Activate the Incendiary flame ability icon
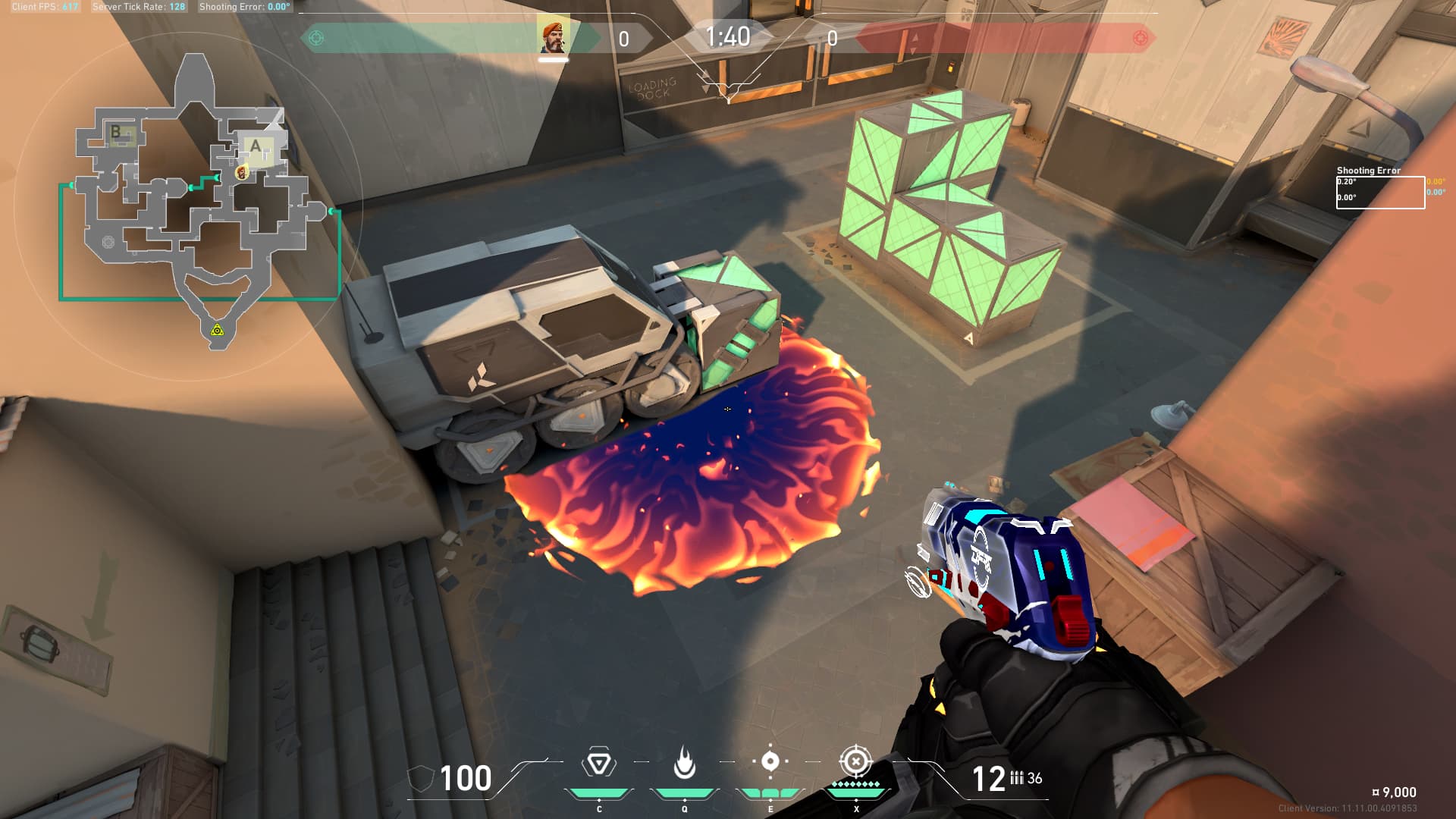1456x819 pixels. click(684, 763)
